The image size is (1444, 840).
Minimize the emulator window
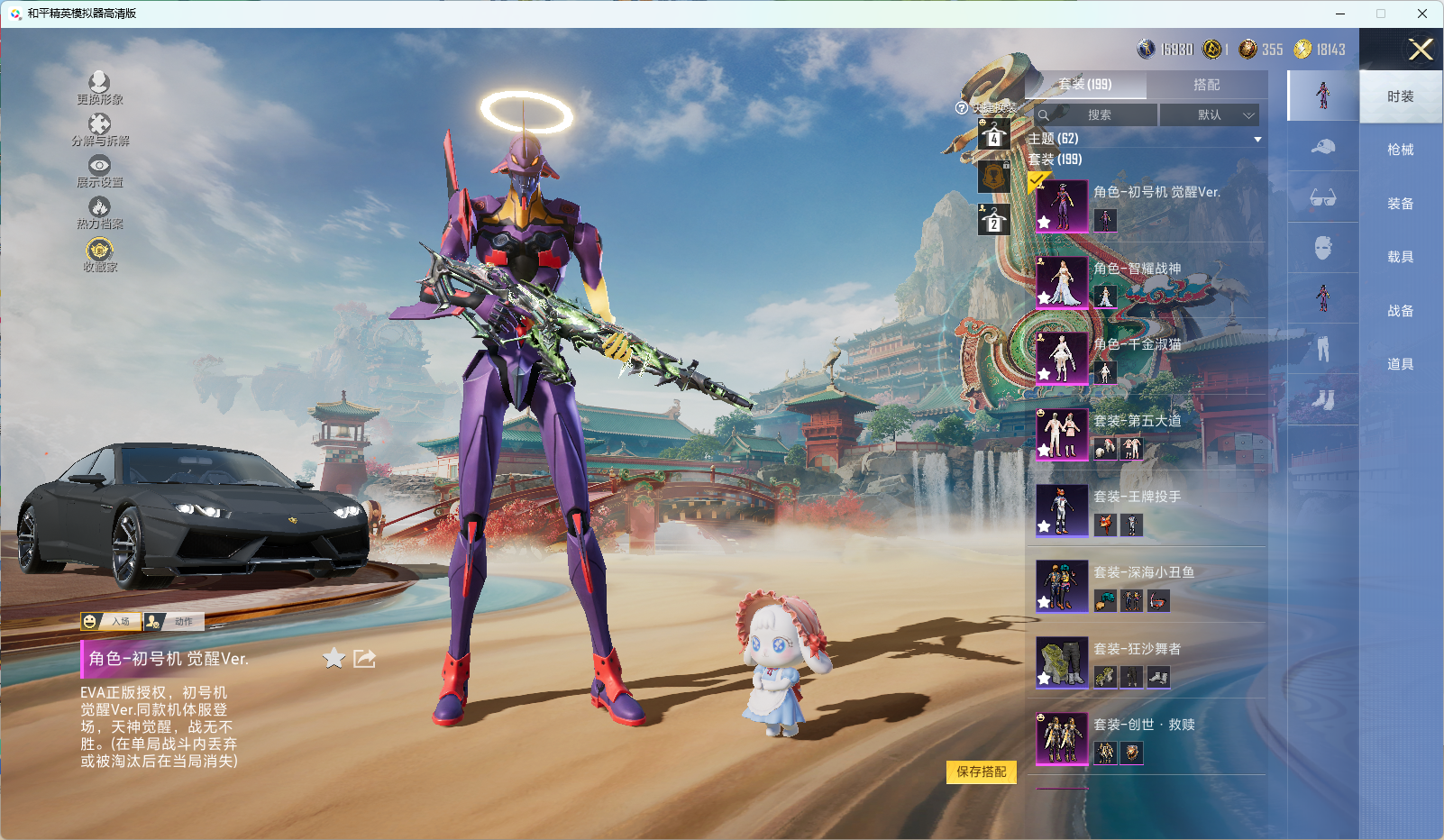click(x=1340, y=14)
